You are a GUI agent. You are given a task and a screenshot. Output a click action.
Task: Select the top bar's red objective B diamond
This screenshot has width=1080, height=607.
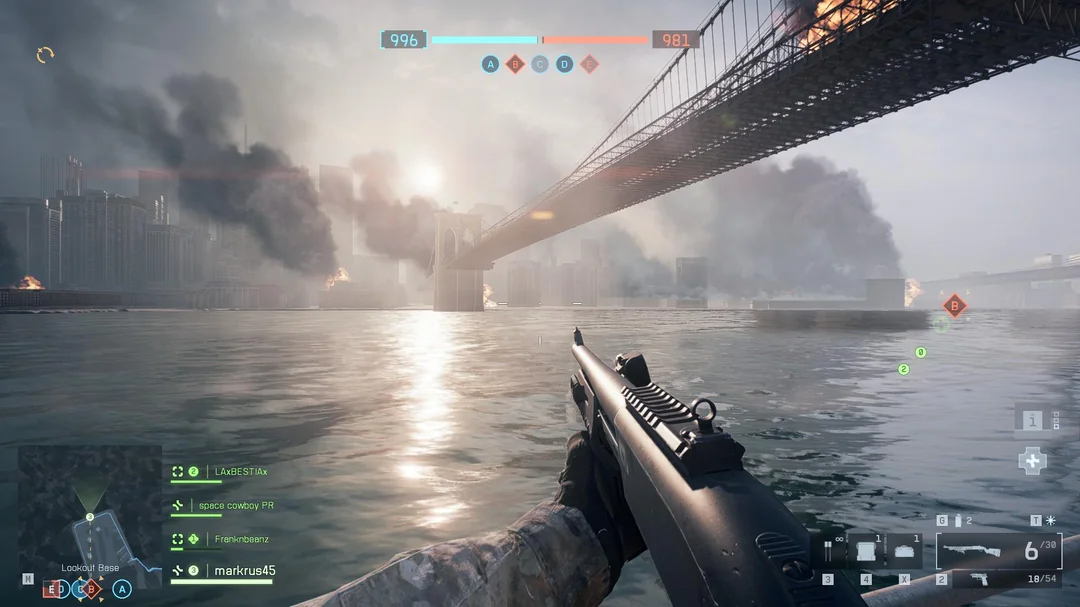point(515,64)
